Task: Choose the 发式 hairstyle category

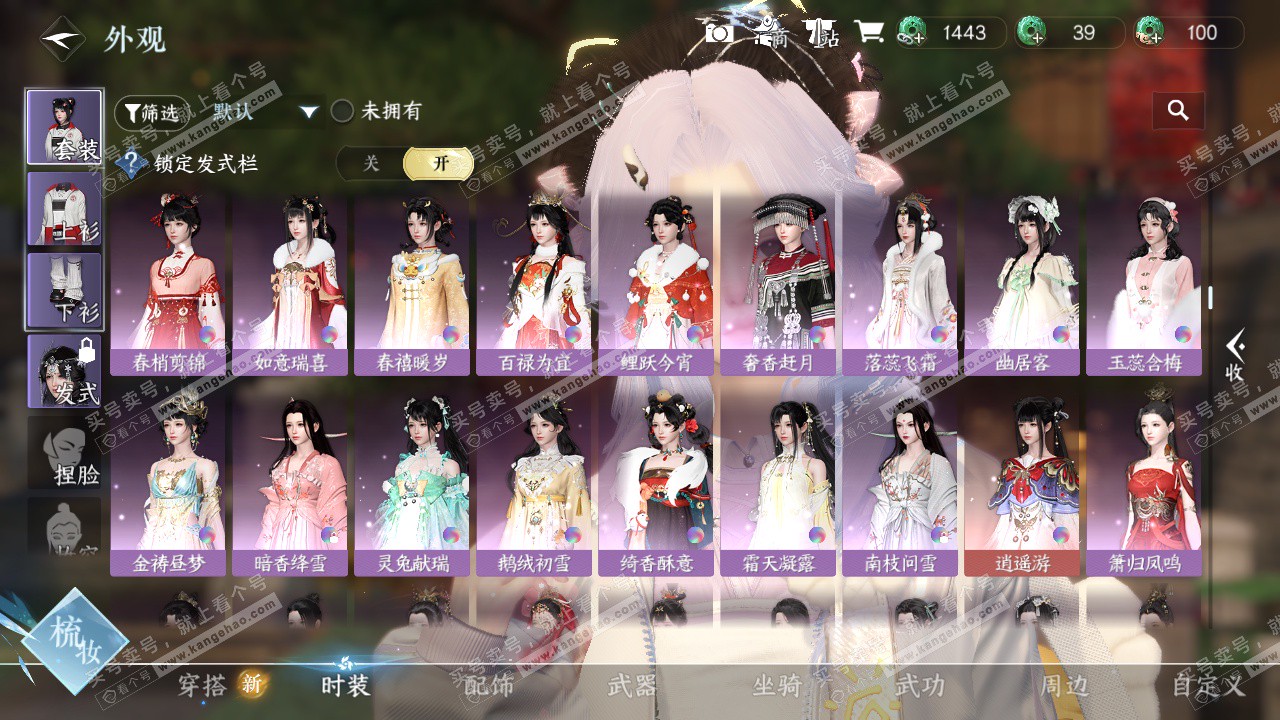Action: tap(64, 371)
